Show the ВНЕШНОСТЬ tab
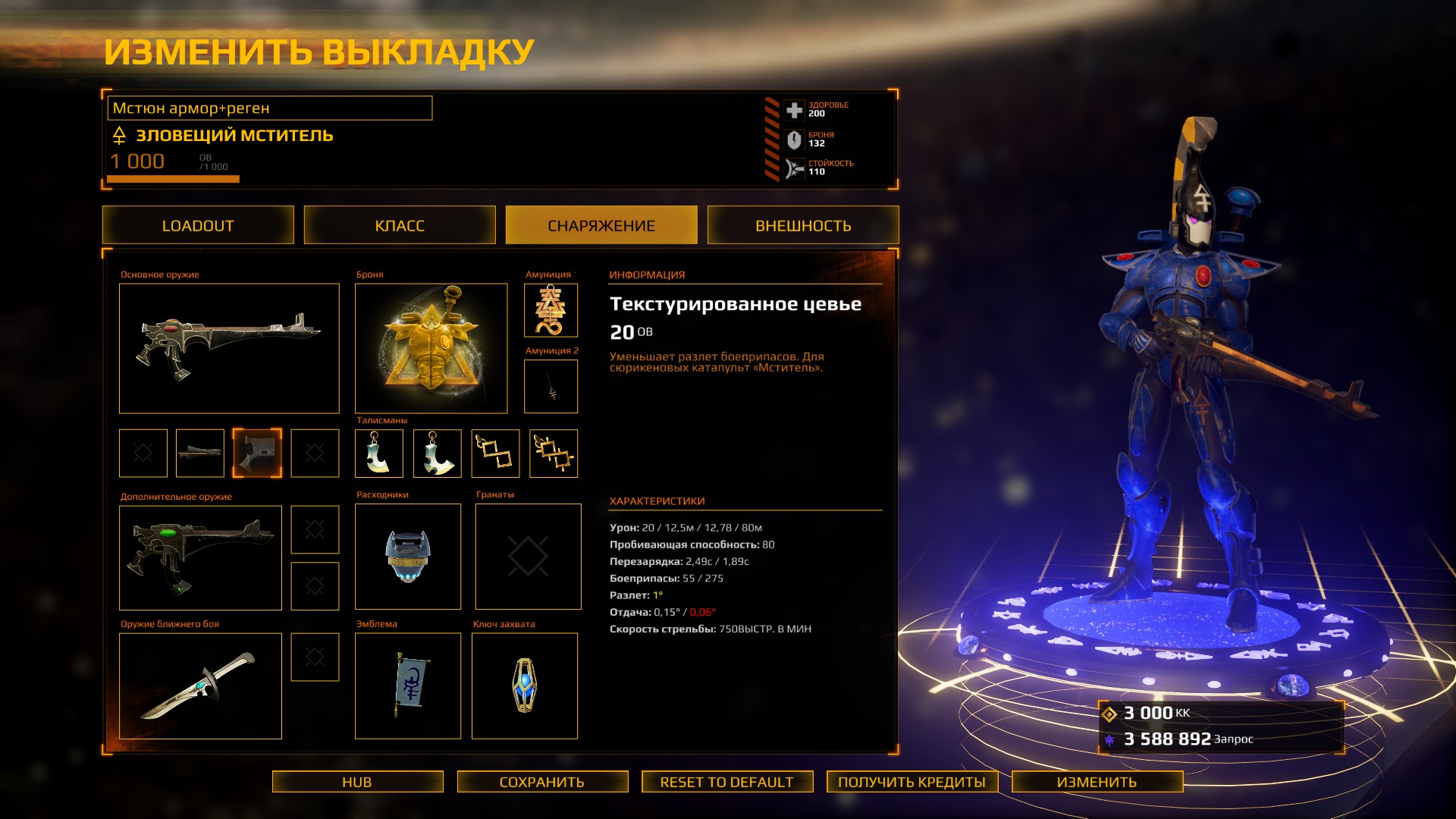 pos(803,225)
